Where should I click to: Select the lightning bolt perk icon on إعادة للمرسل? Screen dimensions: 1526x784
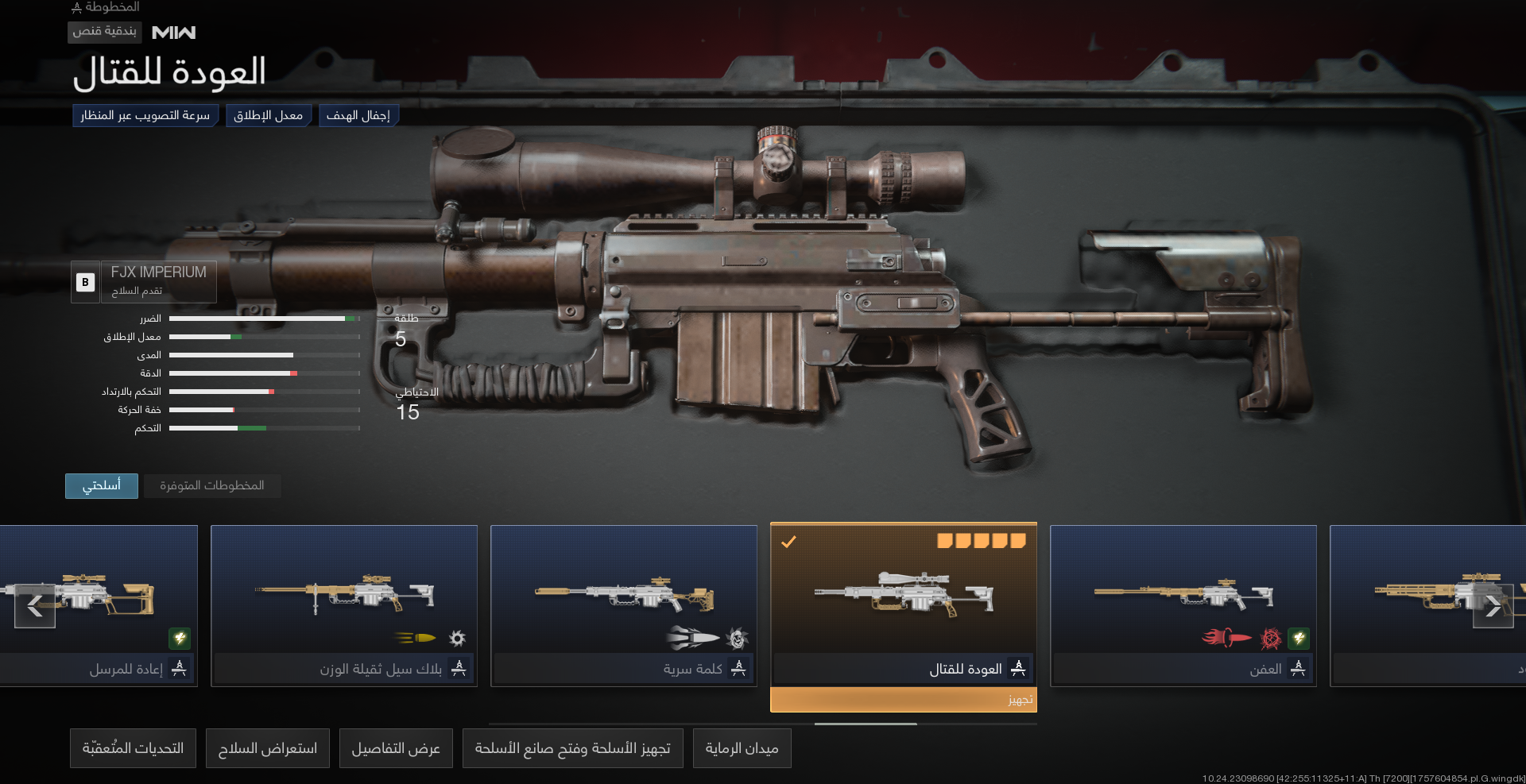(180, 639)
